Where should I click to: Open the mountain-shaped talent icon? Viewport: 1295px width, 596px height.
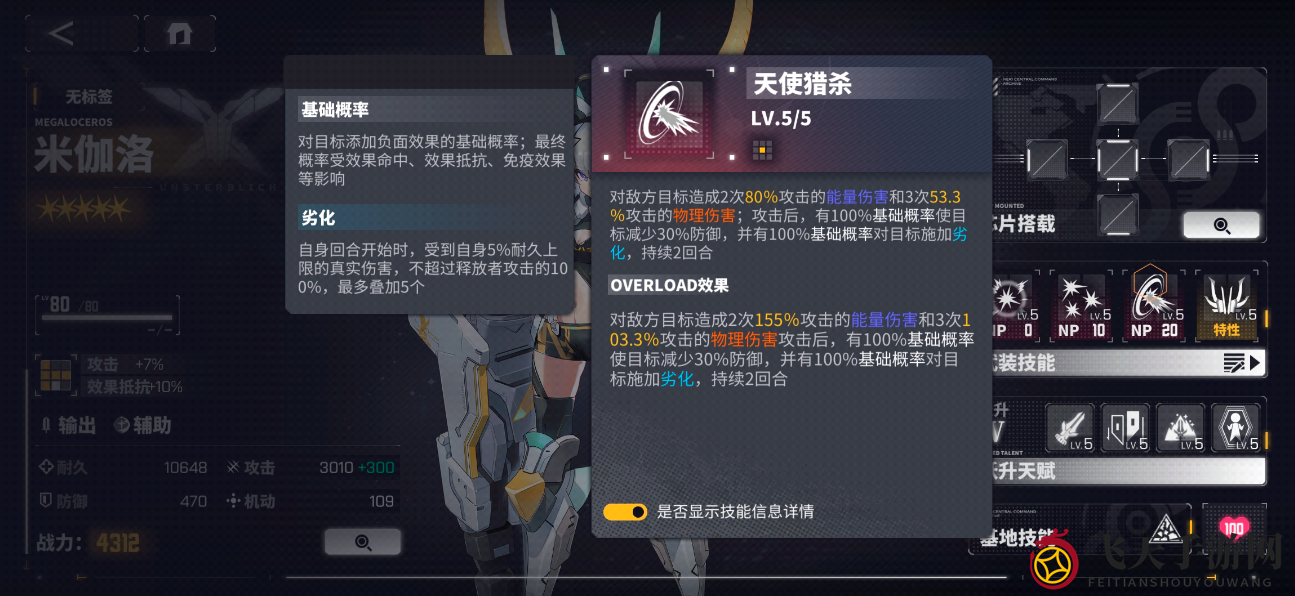pyautogui.click(x=1180, y=427)
